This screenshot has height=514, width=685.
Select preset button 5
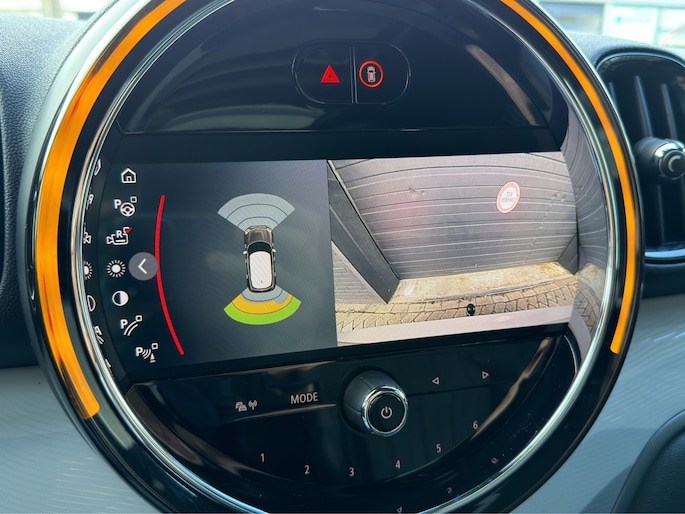438,449
